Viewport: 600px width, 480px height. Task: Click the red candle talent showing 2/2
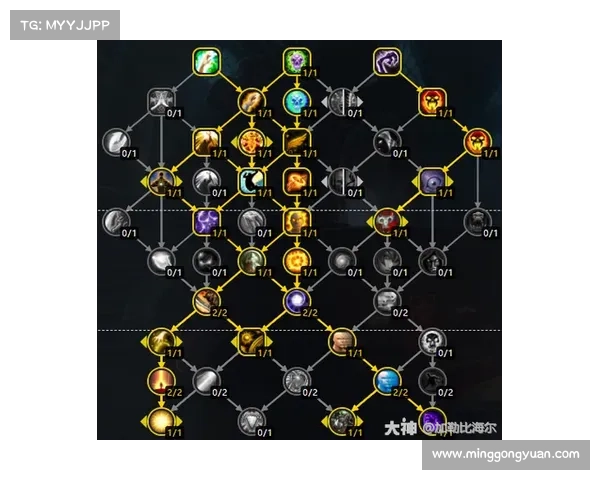click(161, 380)
